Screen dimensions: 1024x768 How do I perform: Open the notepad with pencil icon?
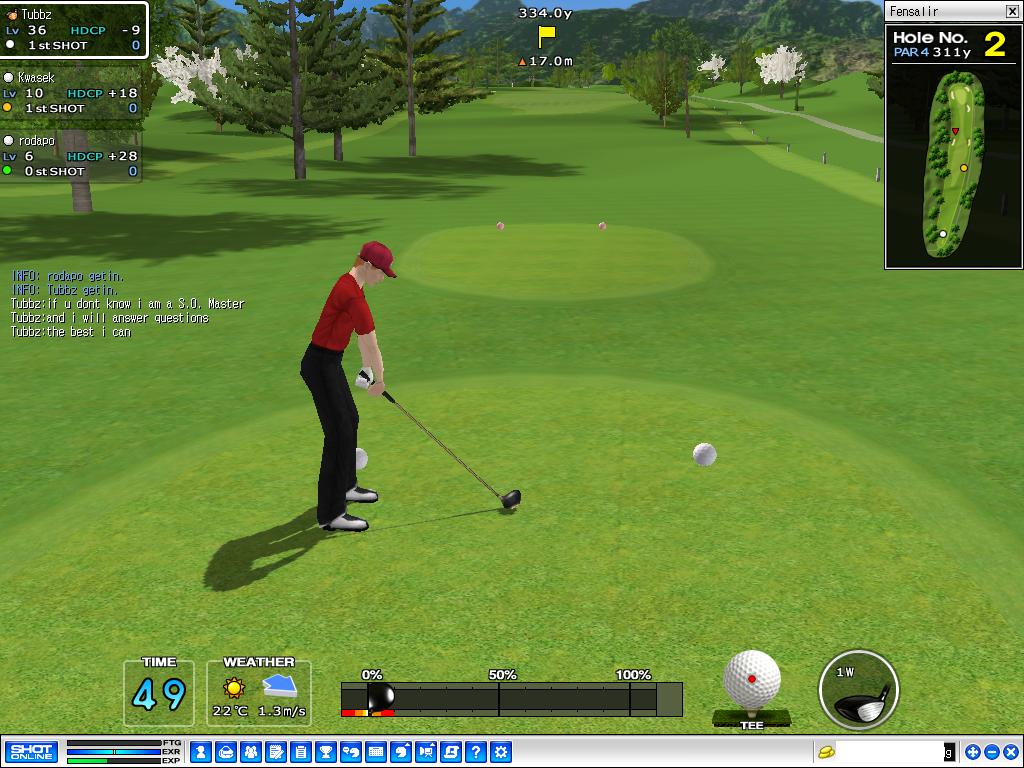click(276, 751)
